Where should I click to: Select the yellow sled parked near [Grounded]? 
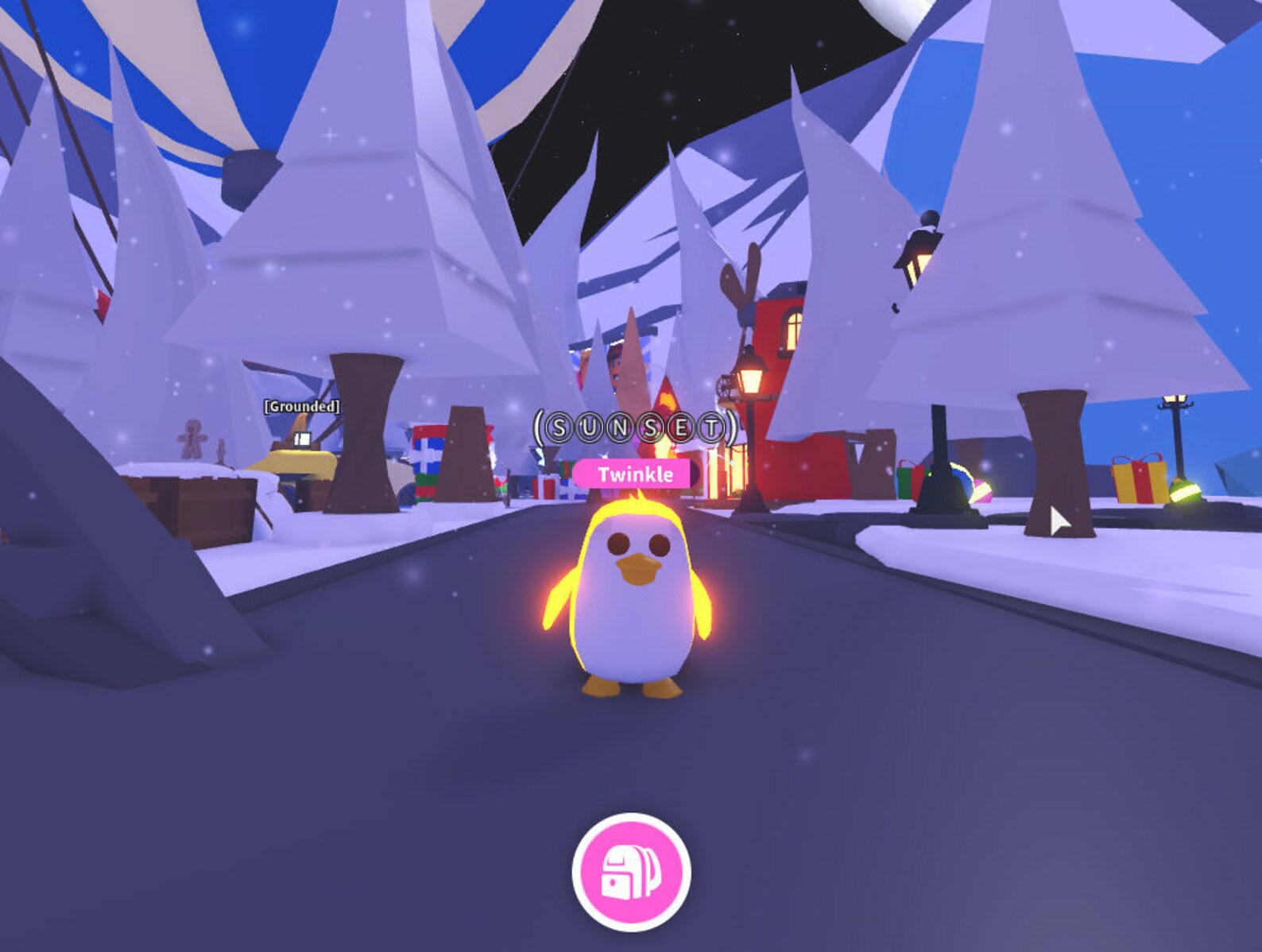[x=300, y=459]
